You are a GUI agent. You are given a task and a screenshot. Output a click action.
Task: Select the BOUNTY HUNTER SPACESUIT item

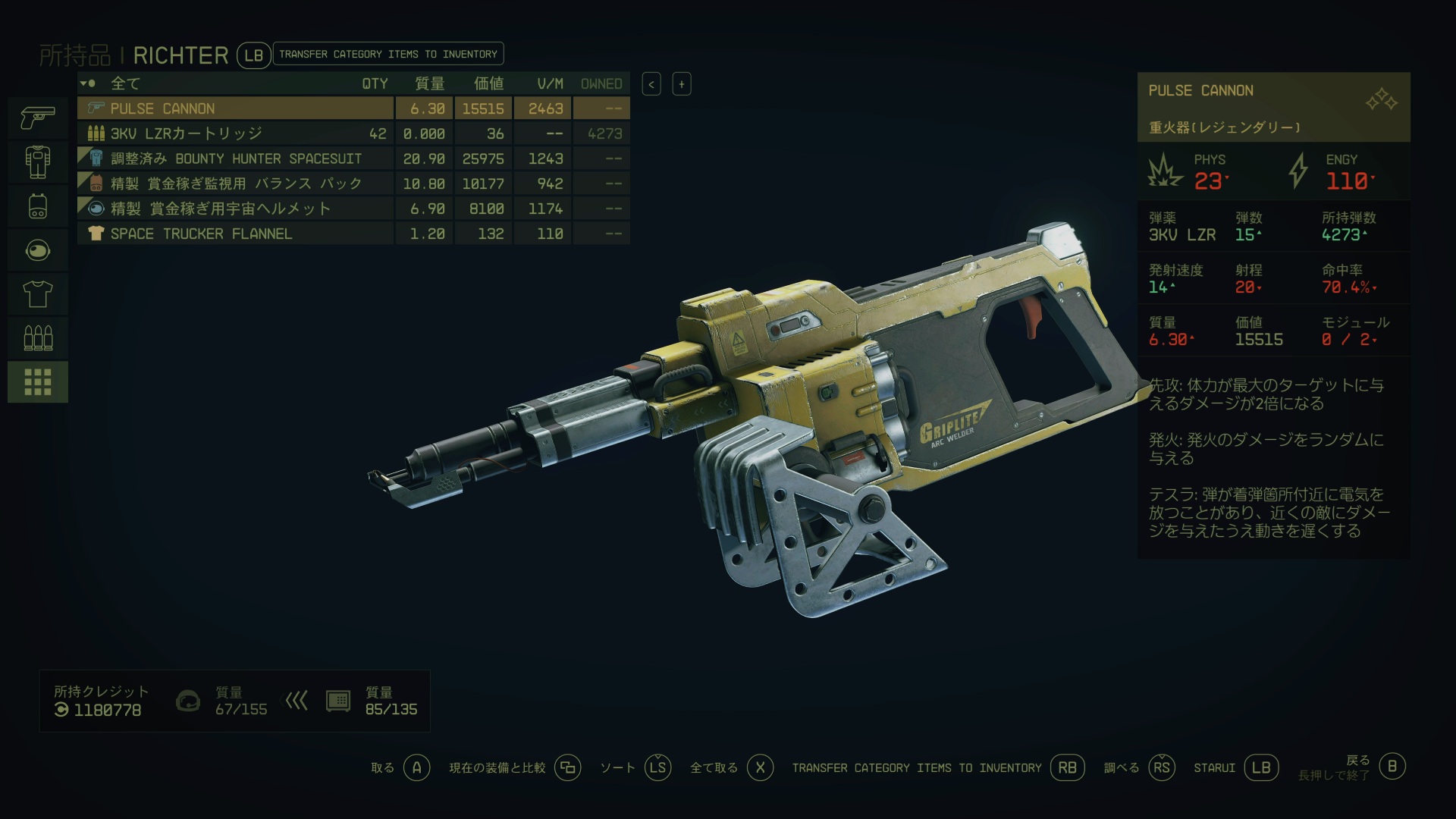point(235,158)
